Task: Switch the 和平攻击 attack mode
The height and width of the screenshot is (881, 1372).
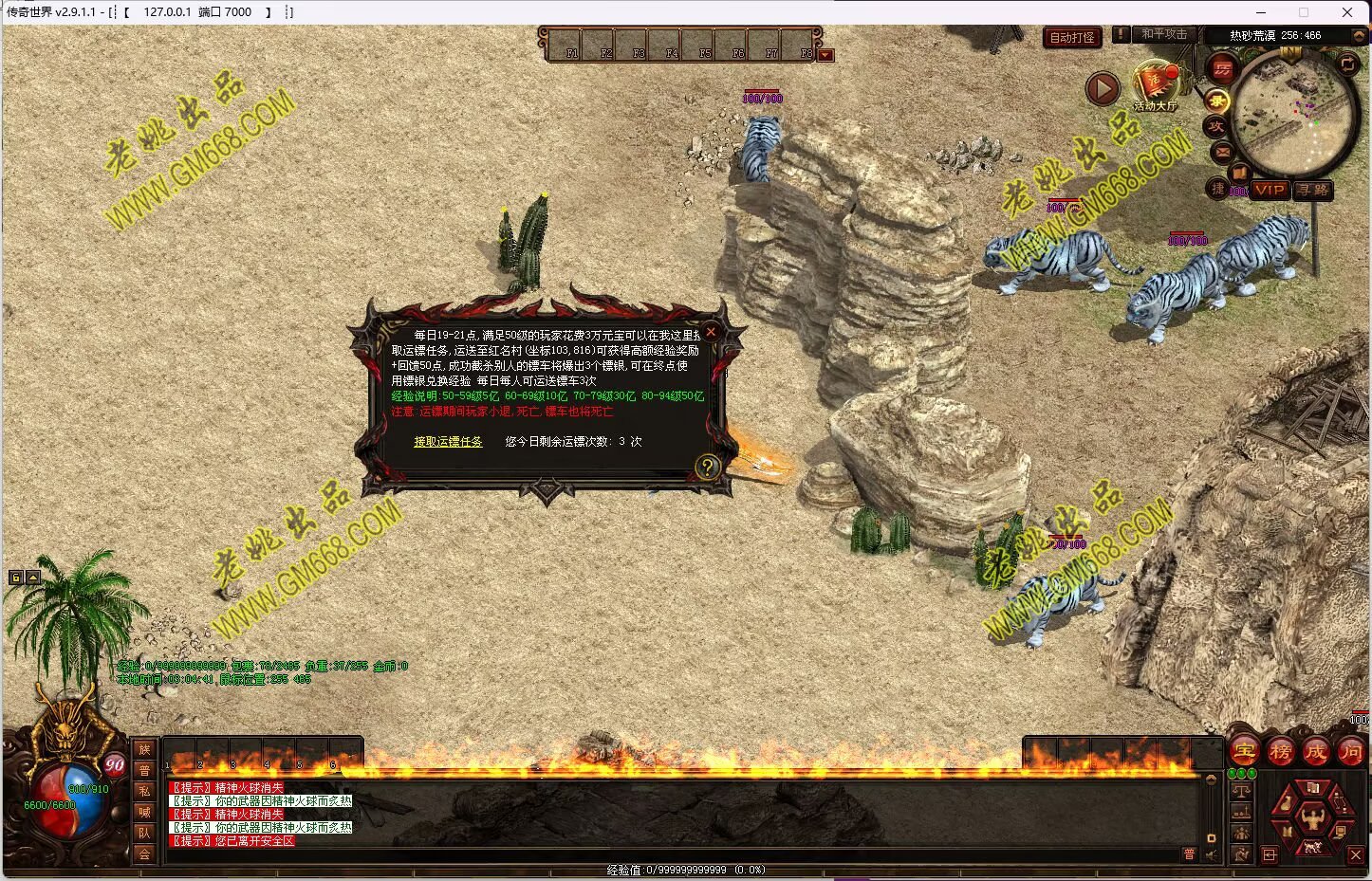Action: [x=1163, y=34]
